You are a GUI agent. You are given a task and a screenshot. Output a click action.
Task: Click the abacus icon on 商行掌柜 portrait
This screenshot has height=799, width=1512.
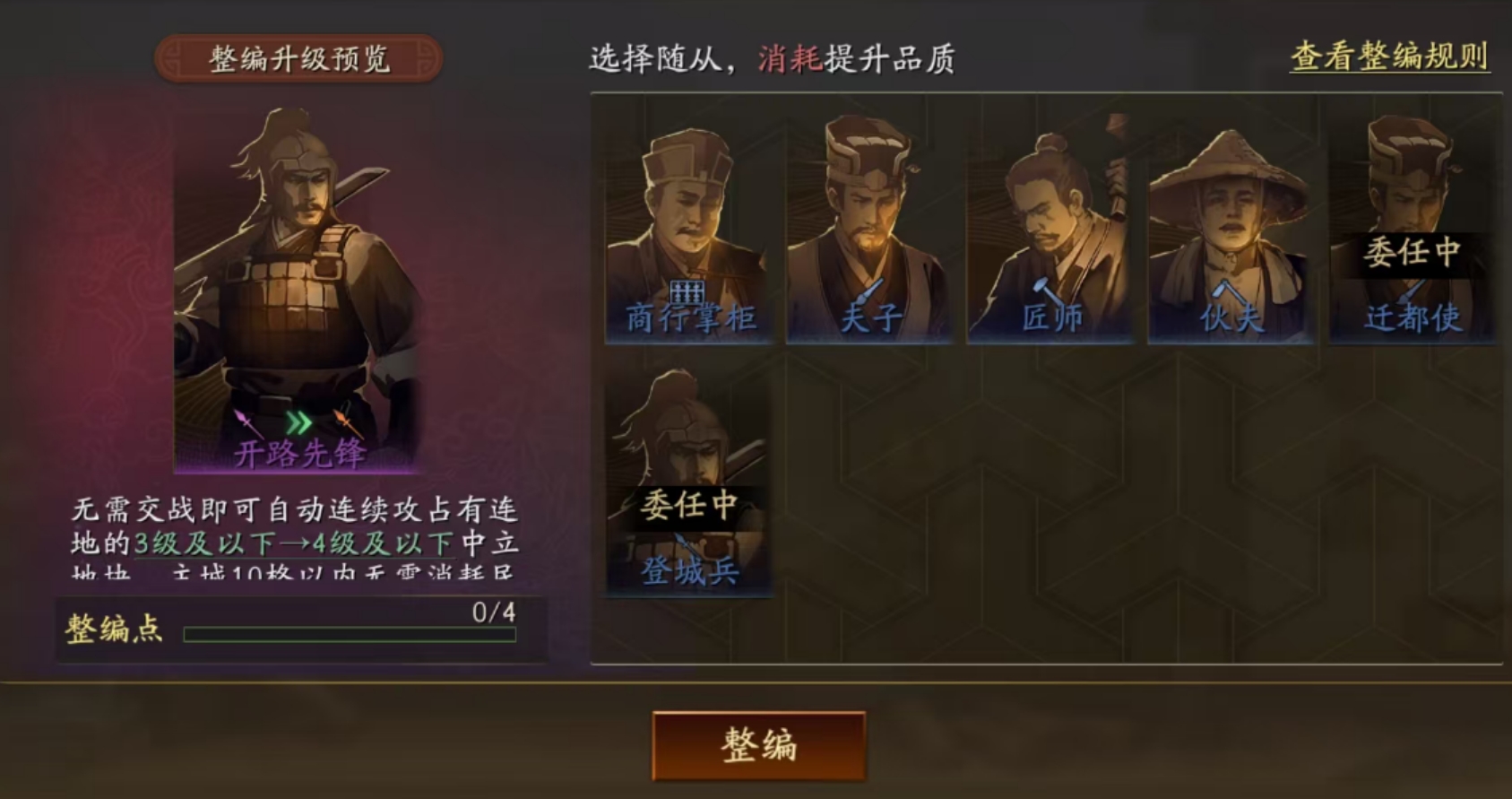pos(687,291)
